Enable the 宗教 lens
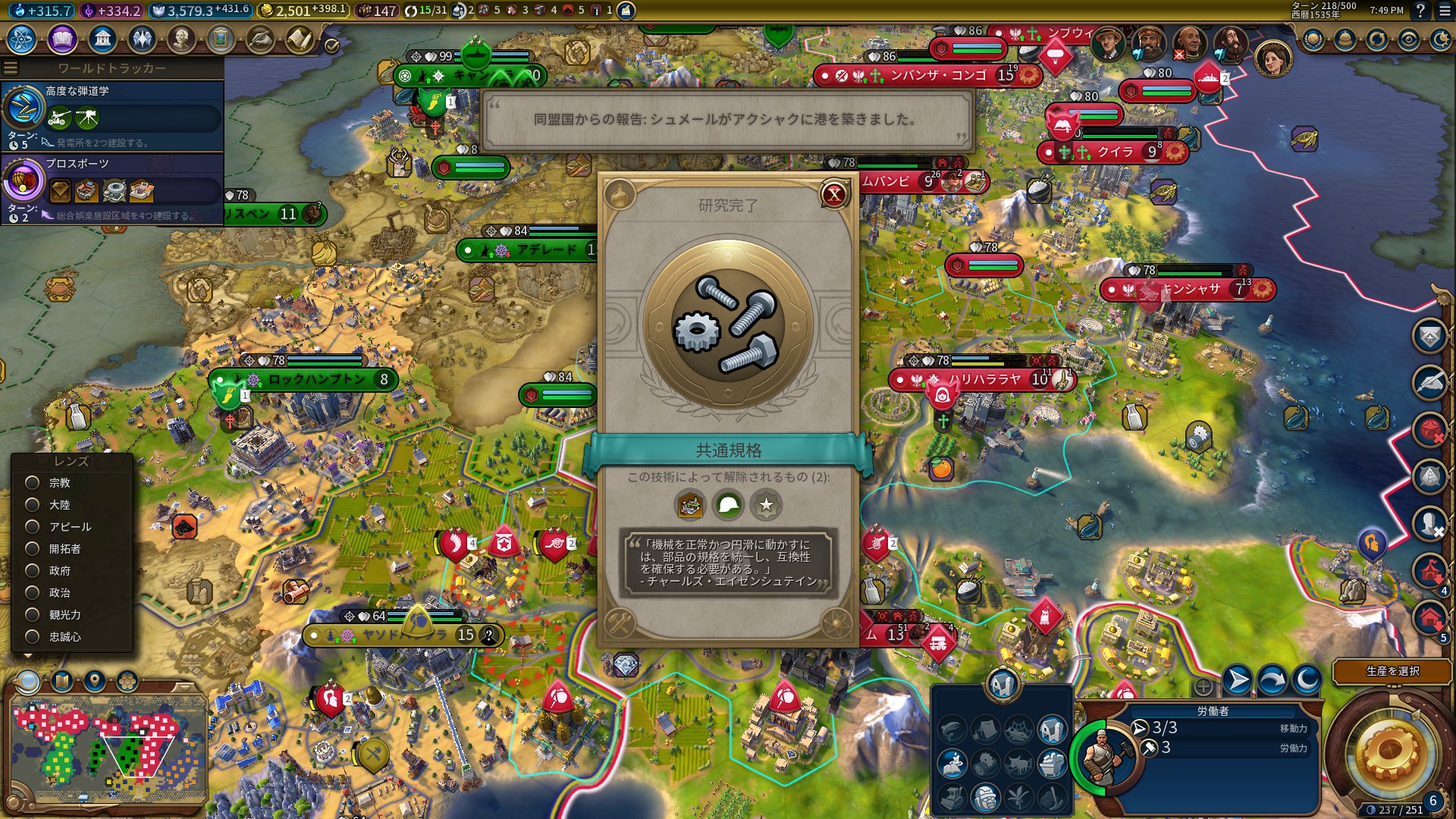 (33, 483)
